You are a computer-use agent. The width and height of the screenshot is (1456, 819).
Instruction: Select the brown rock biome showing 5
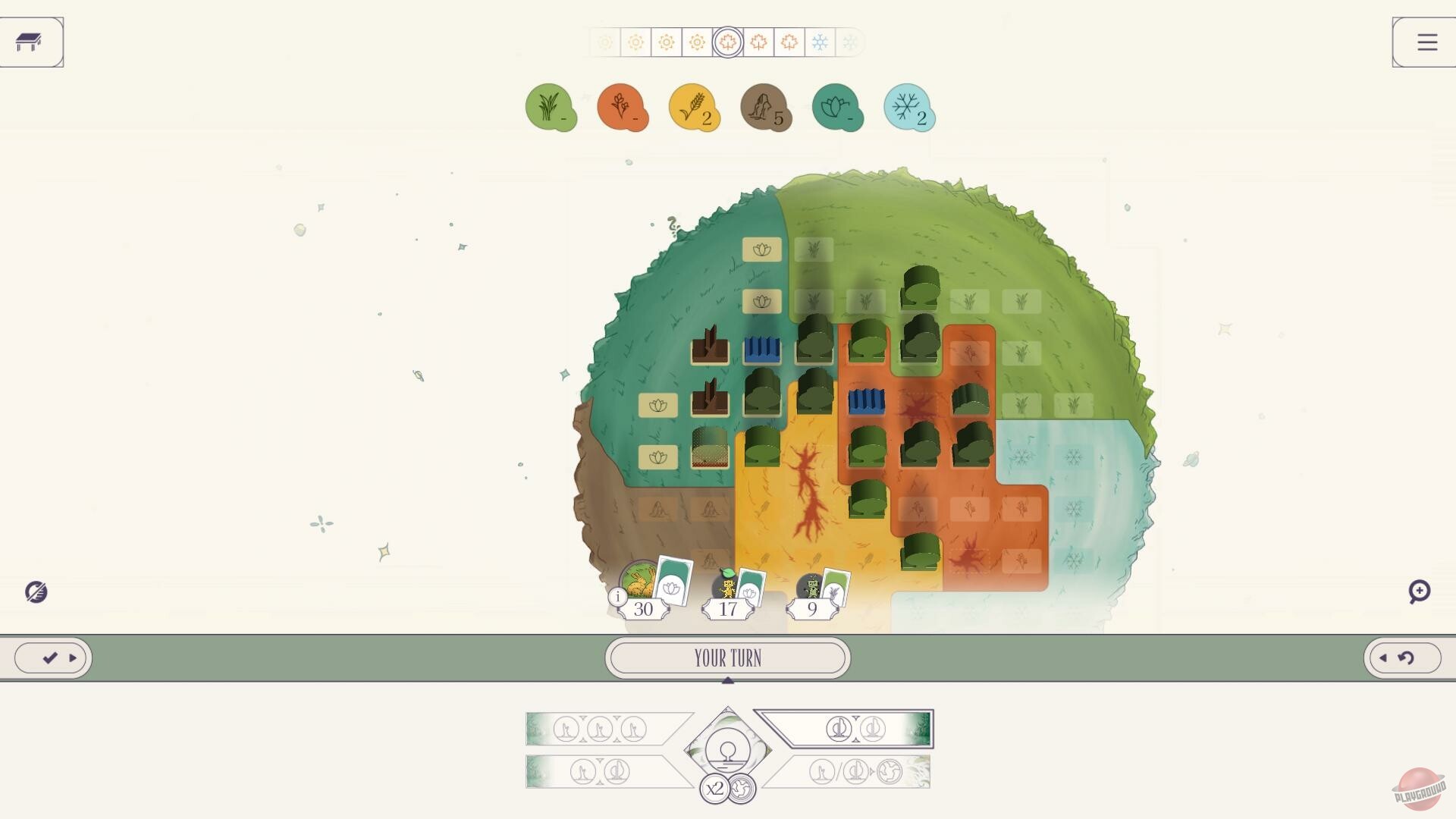pos(766,107)
